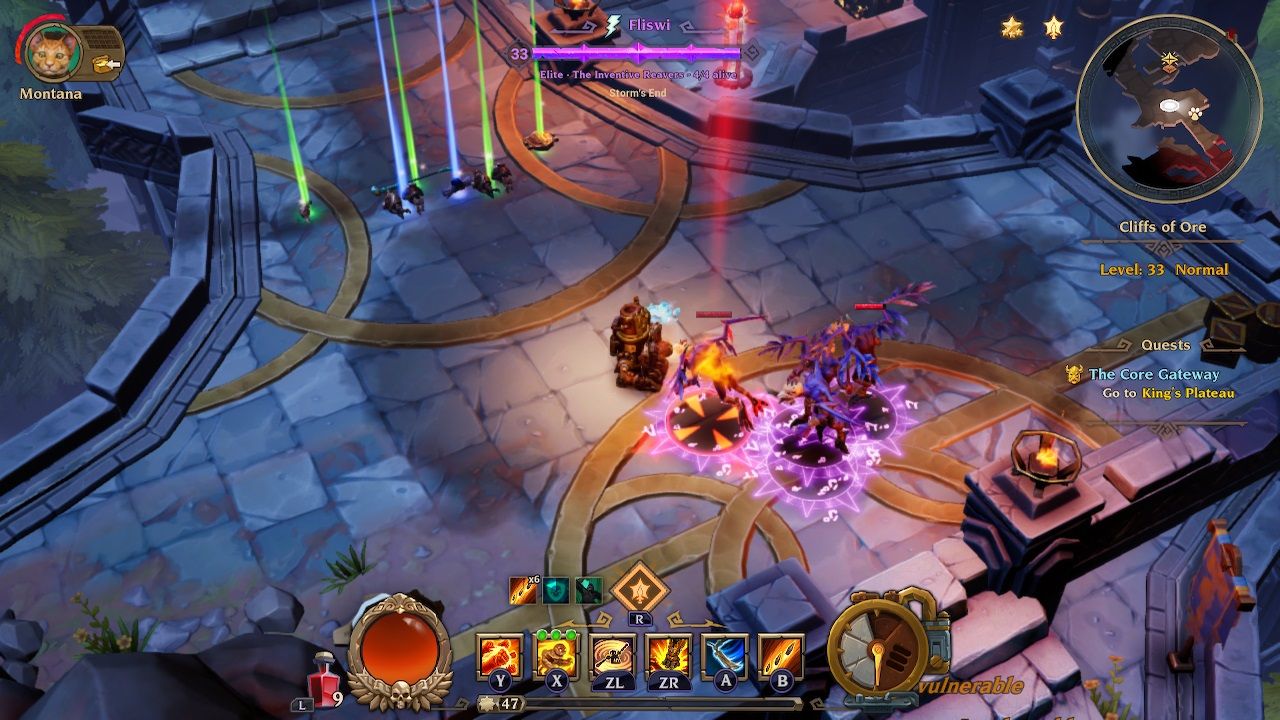Click the Cliffs of Ore zone label

1164,227
